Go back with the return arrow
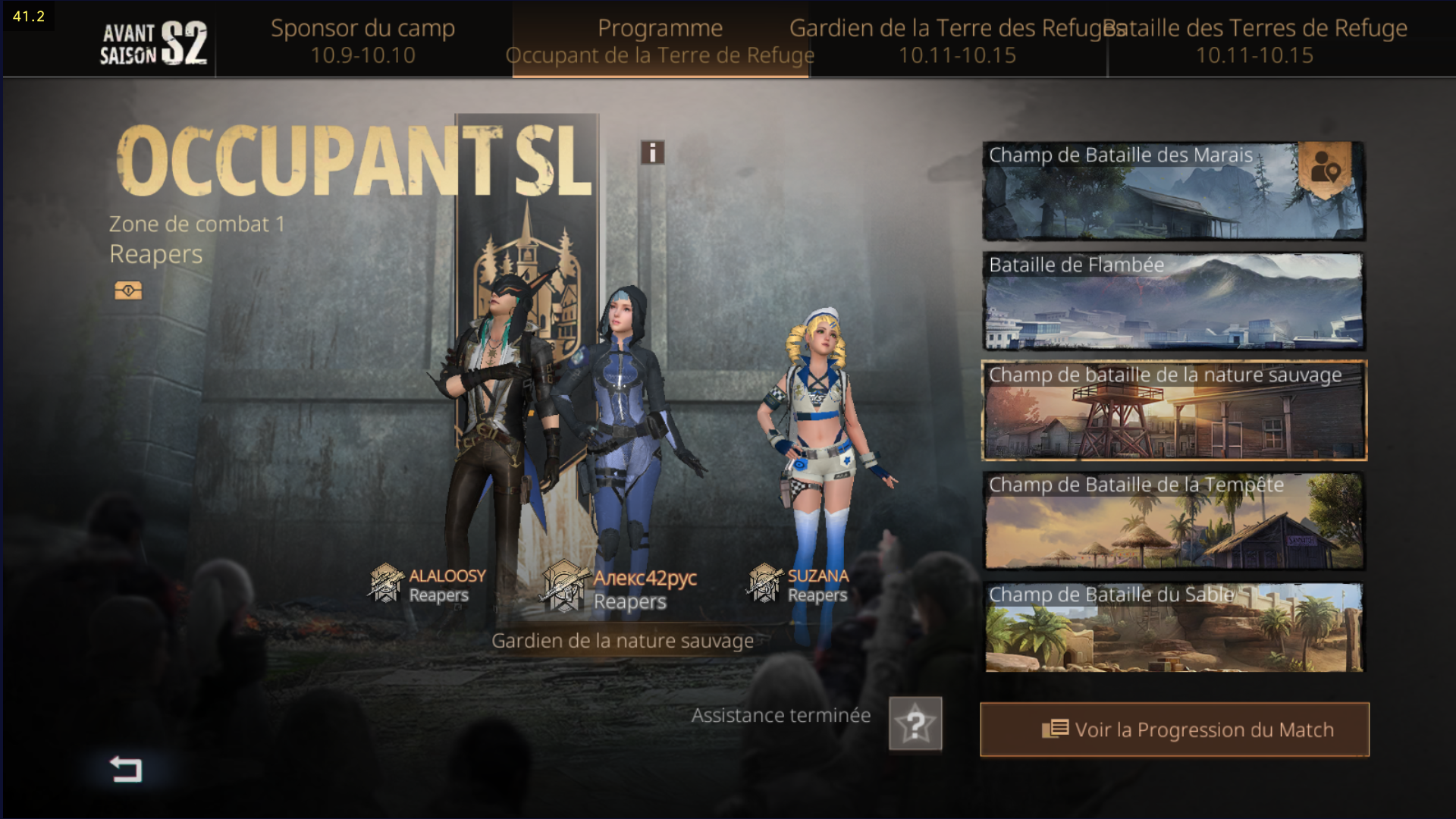Viewport: 1456px width, 819px height. point(126,769)
